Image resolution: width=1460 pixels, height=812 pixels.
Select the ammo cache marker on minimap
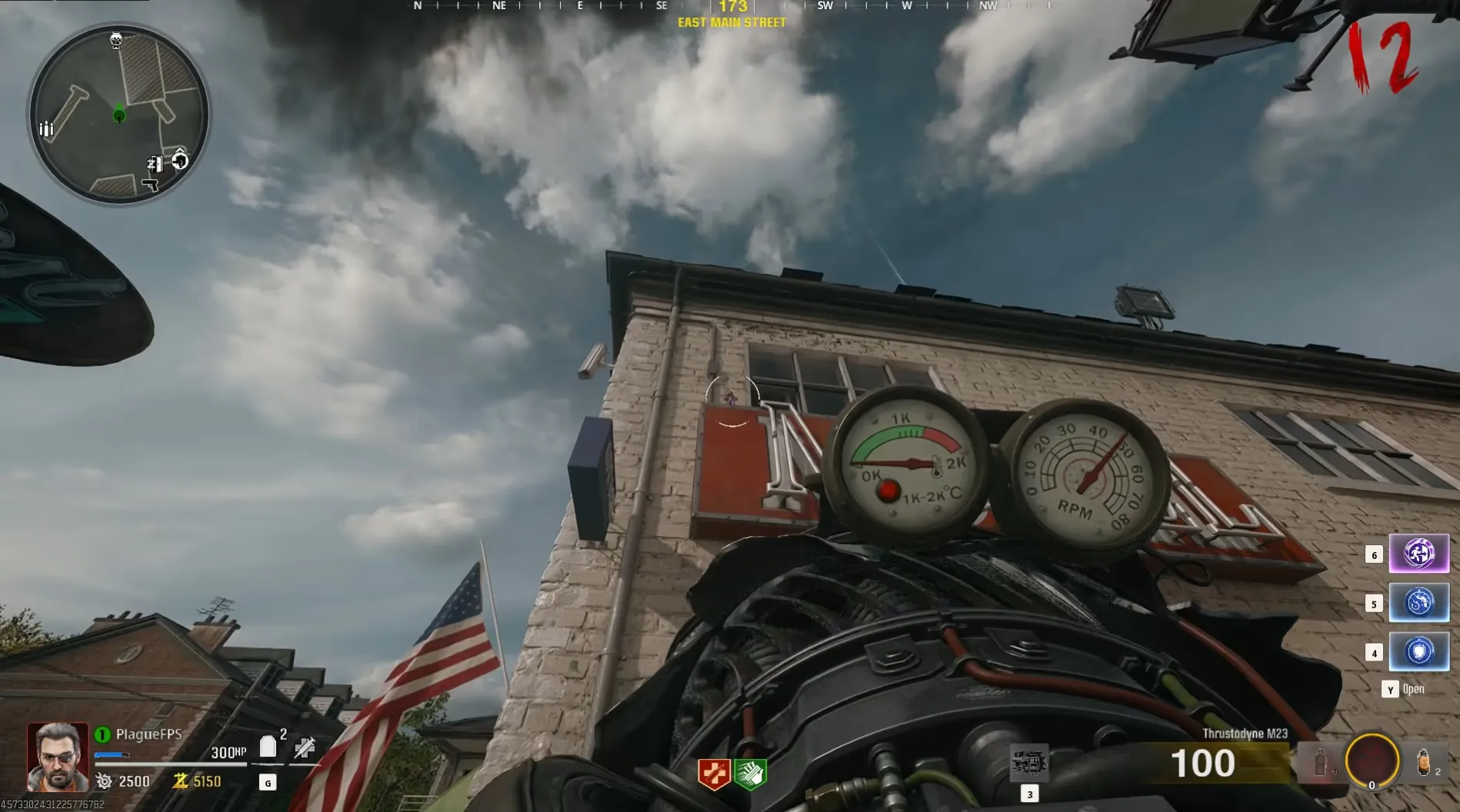click(x=45, y=128)
